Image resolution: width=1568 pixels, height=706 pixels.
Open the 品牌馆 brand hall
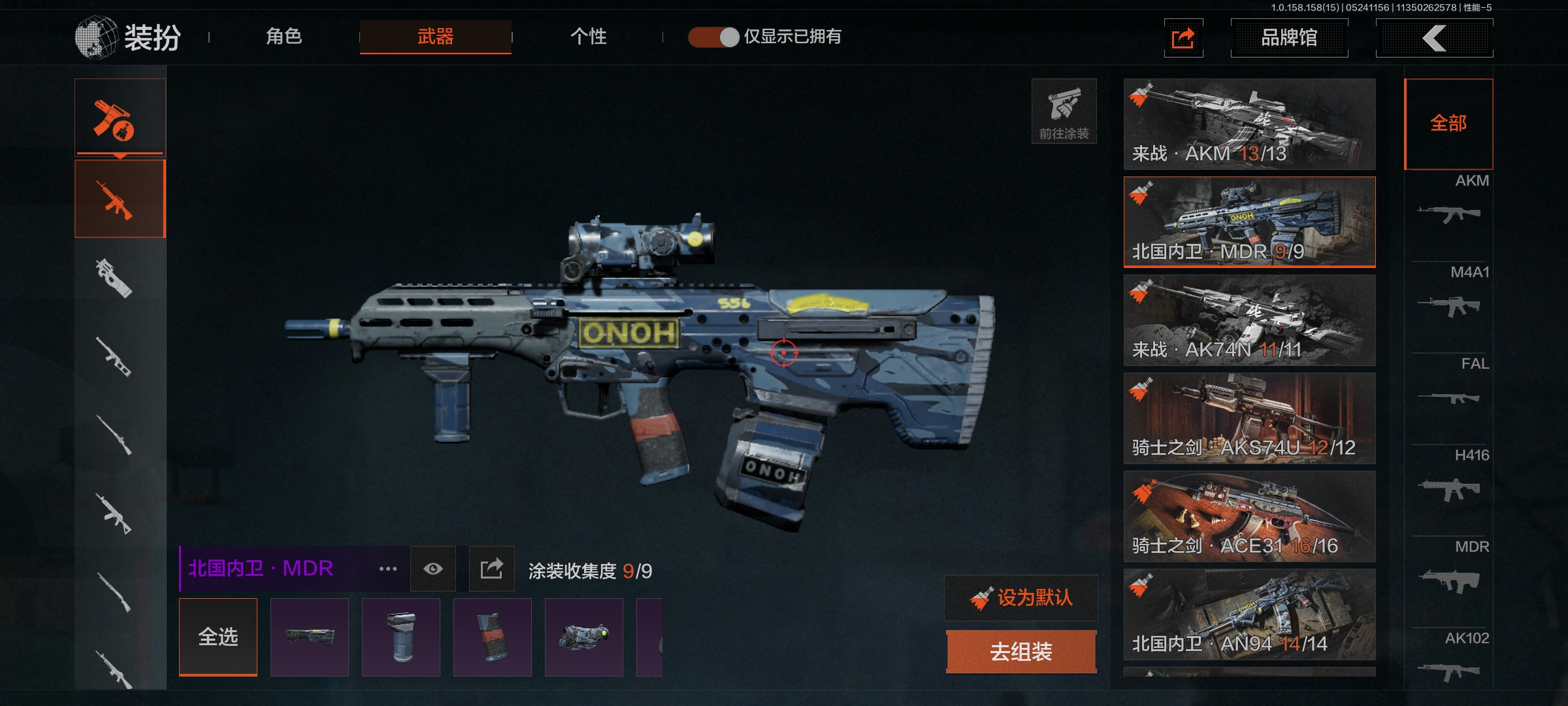(x=1288, y=38)
